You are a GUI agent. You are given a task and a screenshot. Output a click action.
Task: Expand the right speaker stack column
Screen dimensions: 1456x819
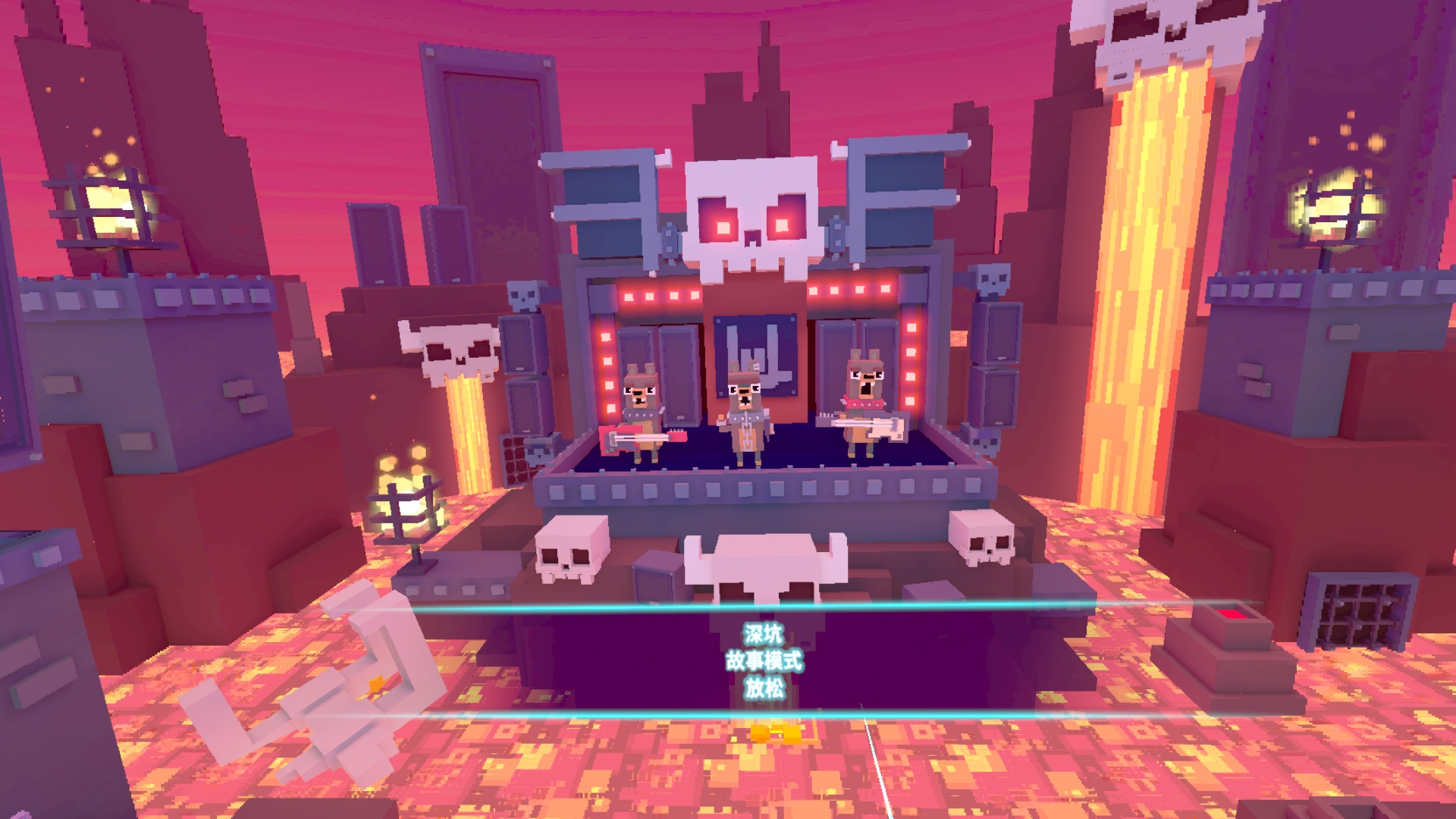coord(997,364)
